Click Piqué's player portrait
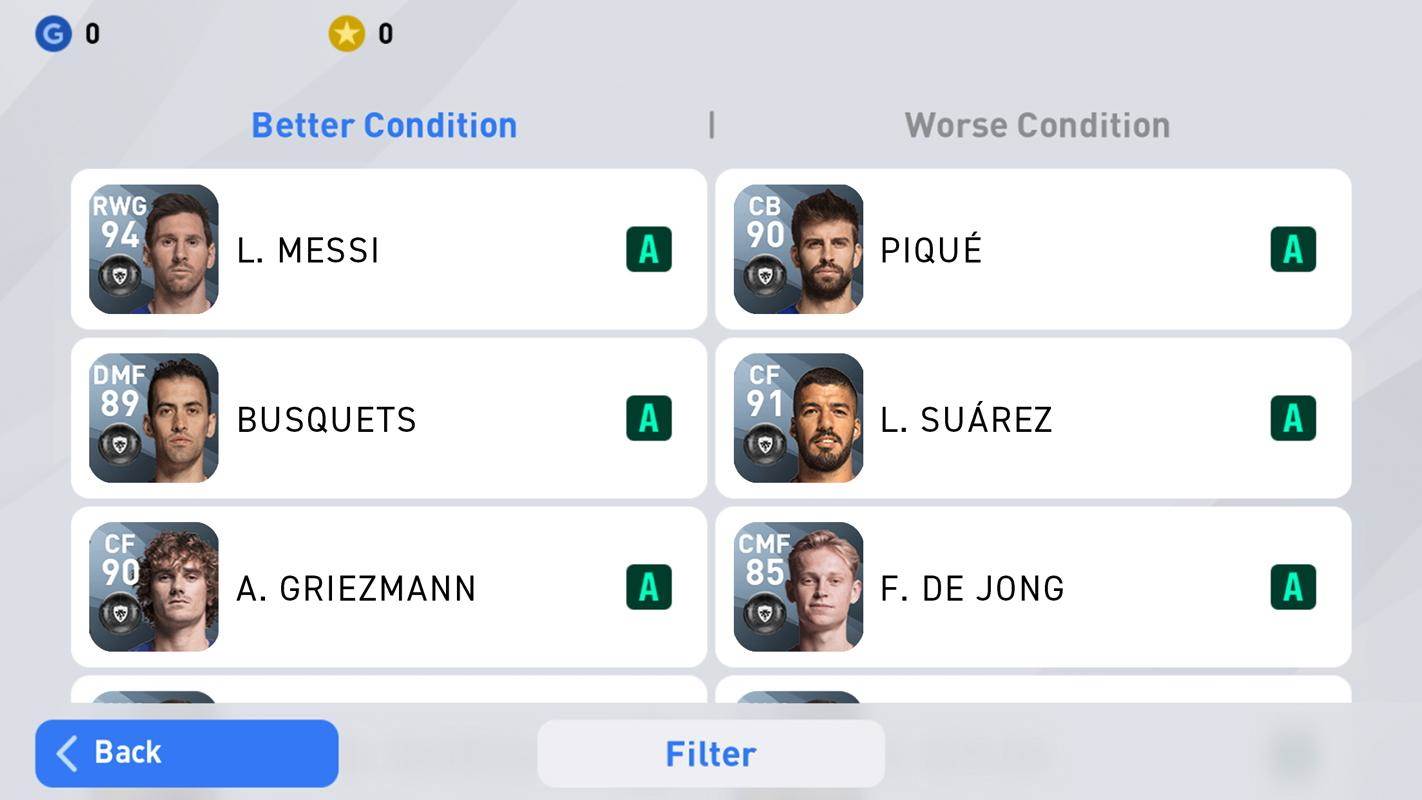 tap(798, 248)
